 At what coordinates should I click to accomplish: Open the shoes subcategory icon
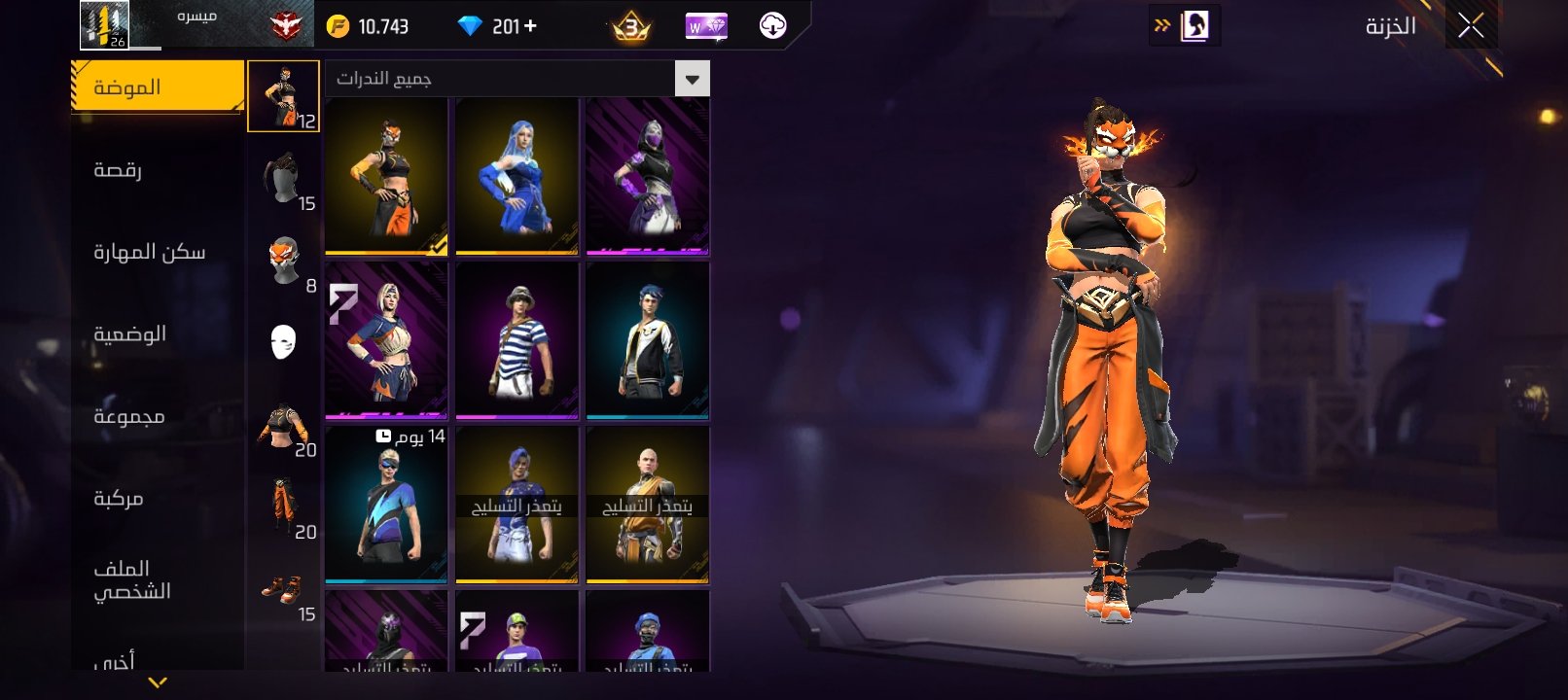(283, 590)
